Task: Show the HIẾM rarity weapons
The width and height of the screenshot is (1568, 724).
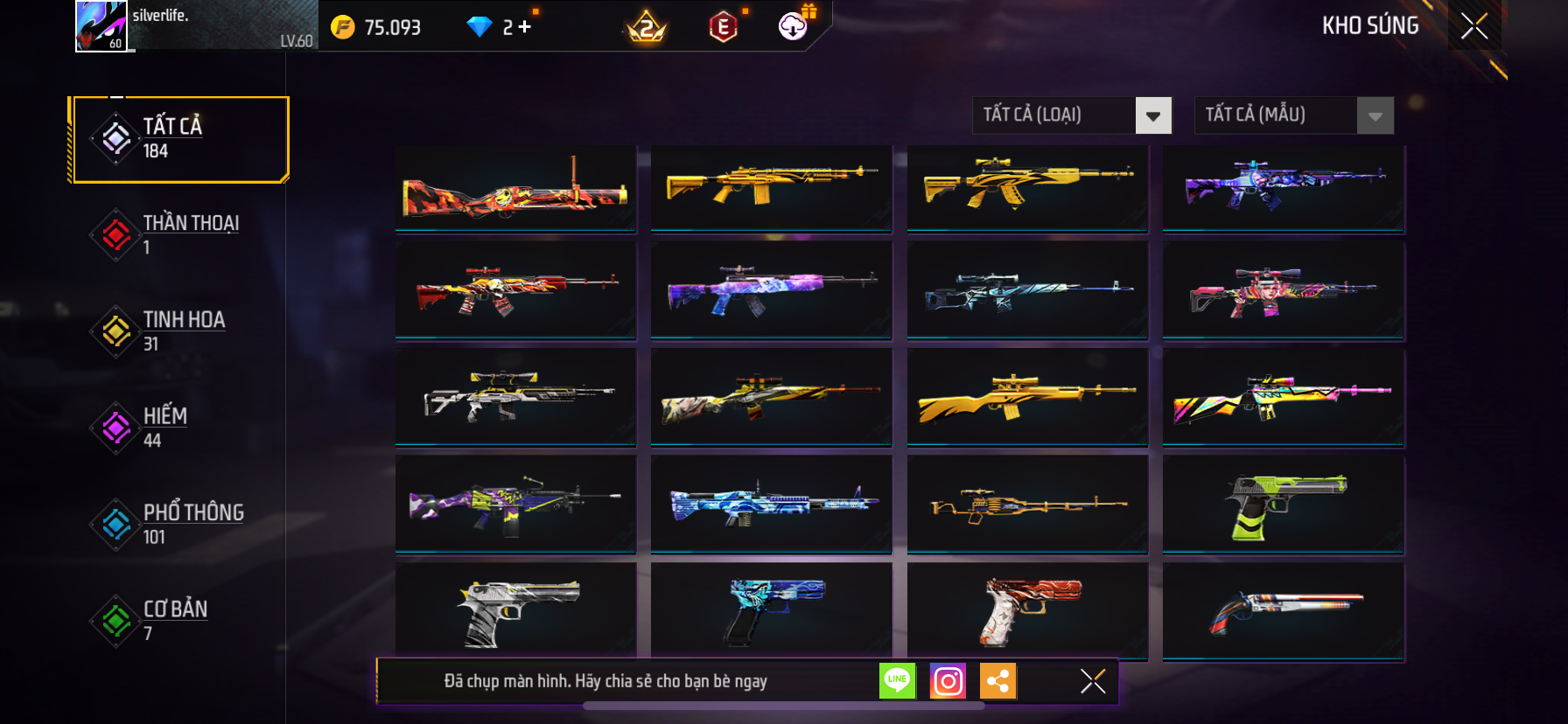Action: (180, 428)
